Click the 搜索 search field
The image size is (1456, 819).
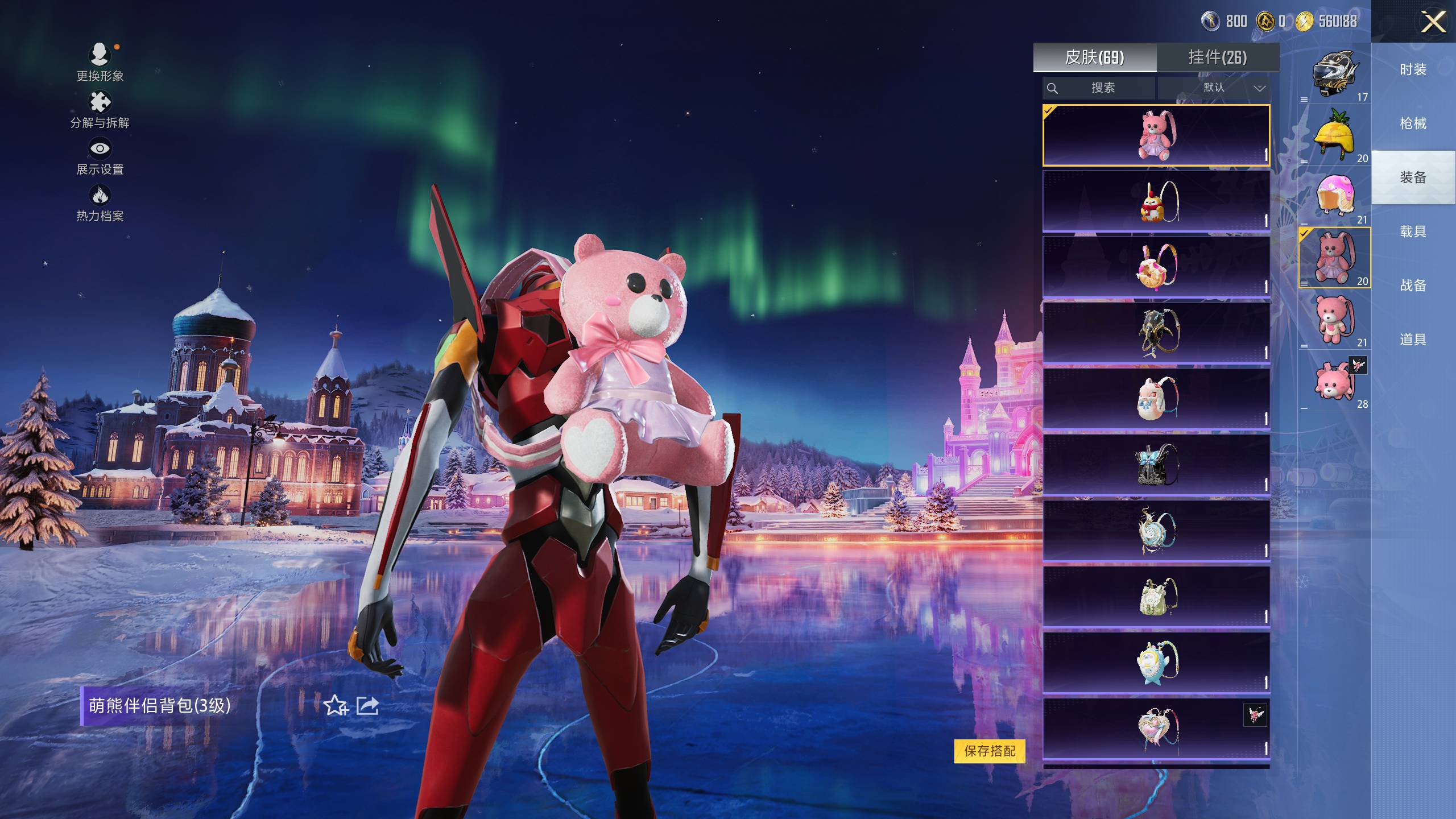tap(1099, 88)
